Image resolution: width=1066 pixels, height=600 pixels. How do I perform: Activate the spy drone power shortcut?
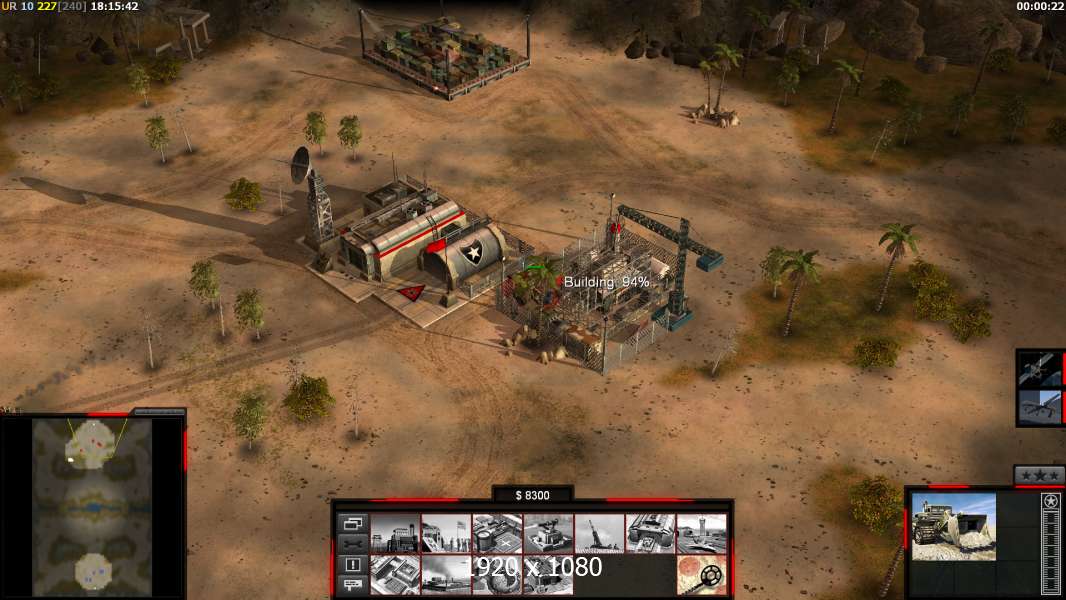point(1040,406)
